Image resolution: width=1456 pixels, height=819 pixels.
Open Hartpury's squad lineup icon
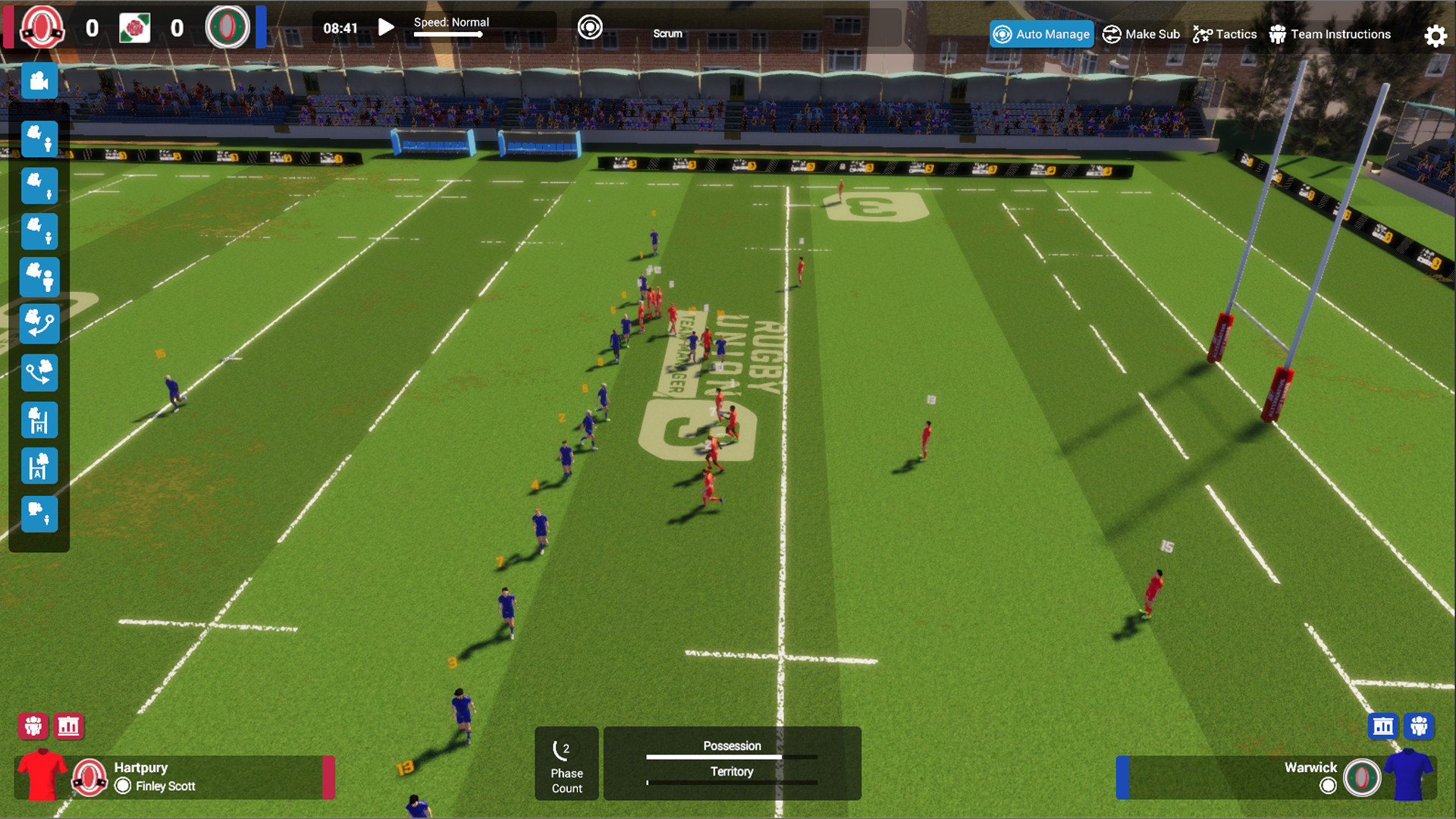[x=31, y=726]
